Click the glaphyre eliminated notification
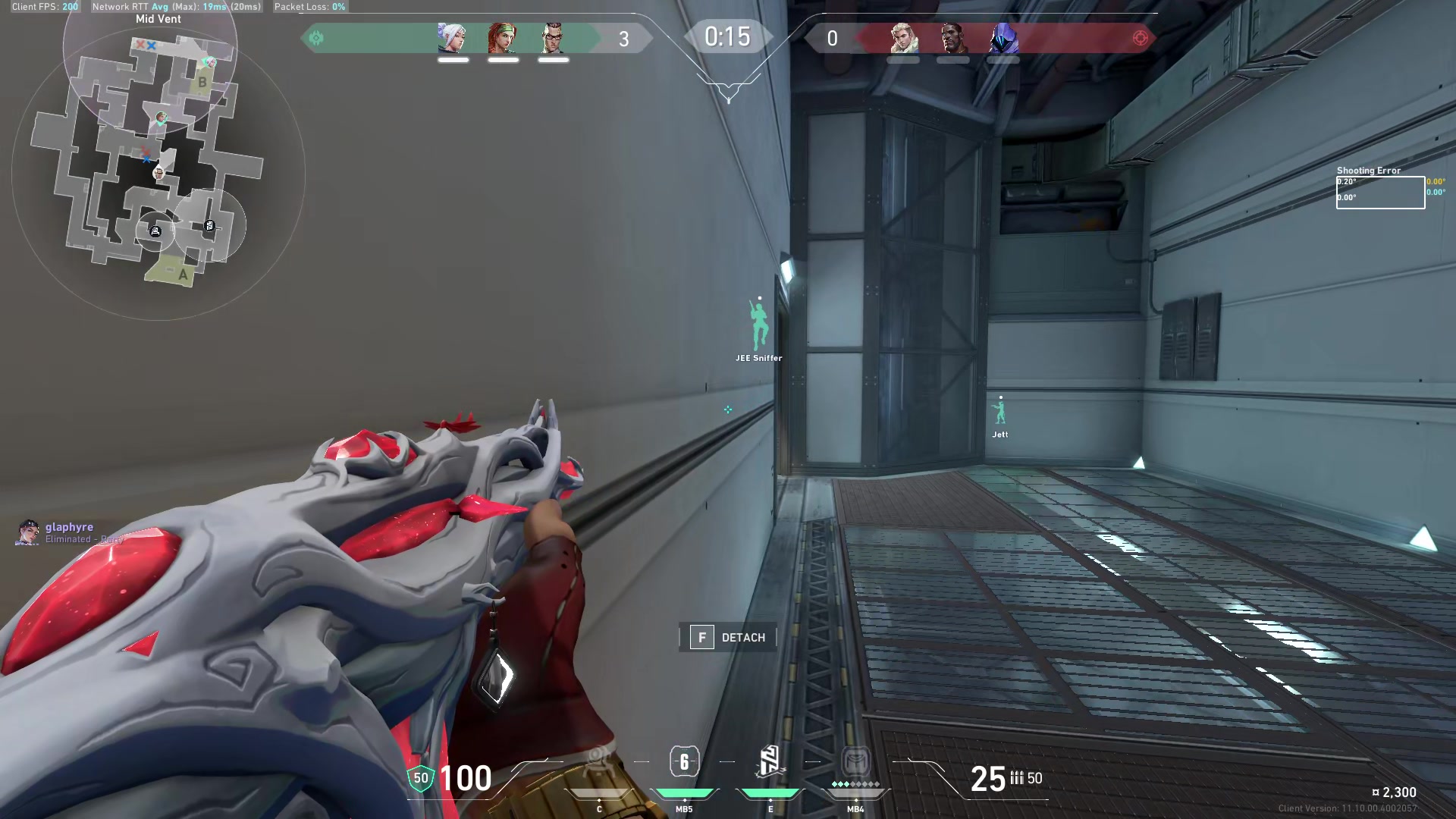The width and height of the screenshot is (1456, 819). (x=68, y=532)
